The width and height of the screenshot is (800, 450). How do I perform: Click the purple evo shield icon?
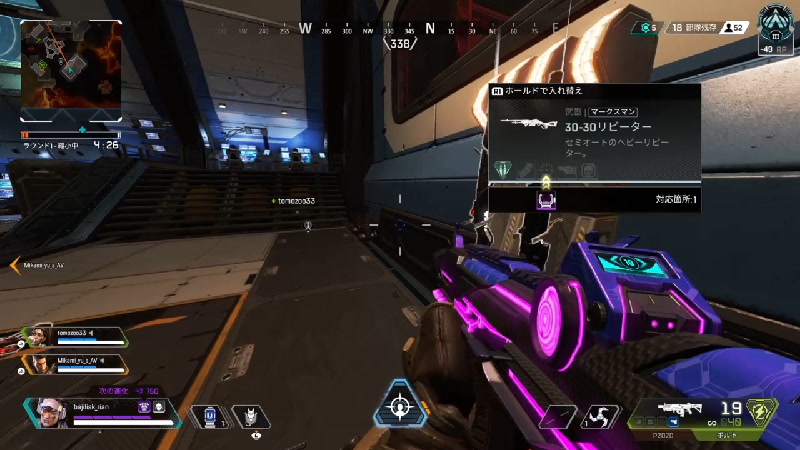tap(143, 406)
